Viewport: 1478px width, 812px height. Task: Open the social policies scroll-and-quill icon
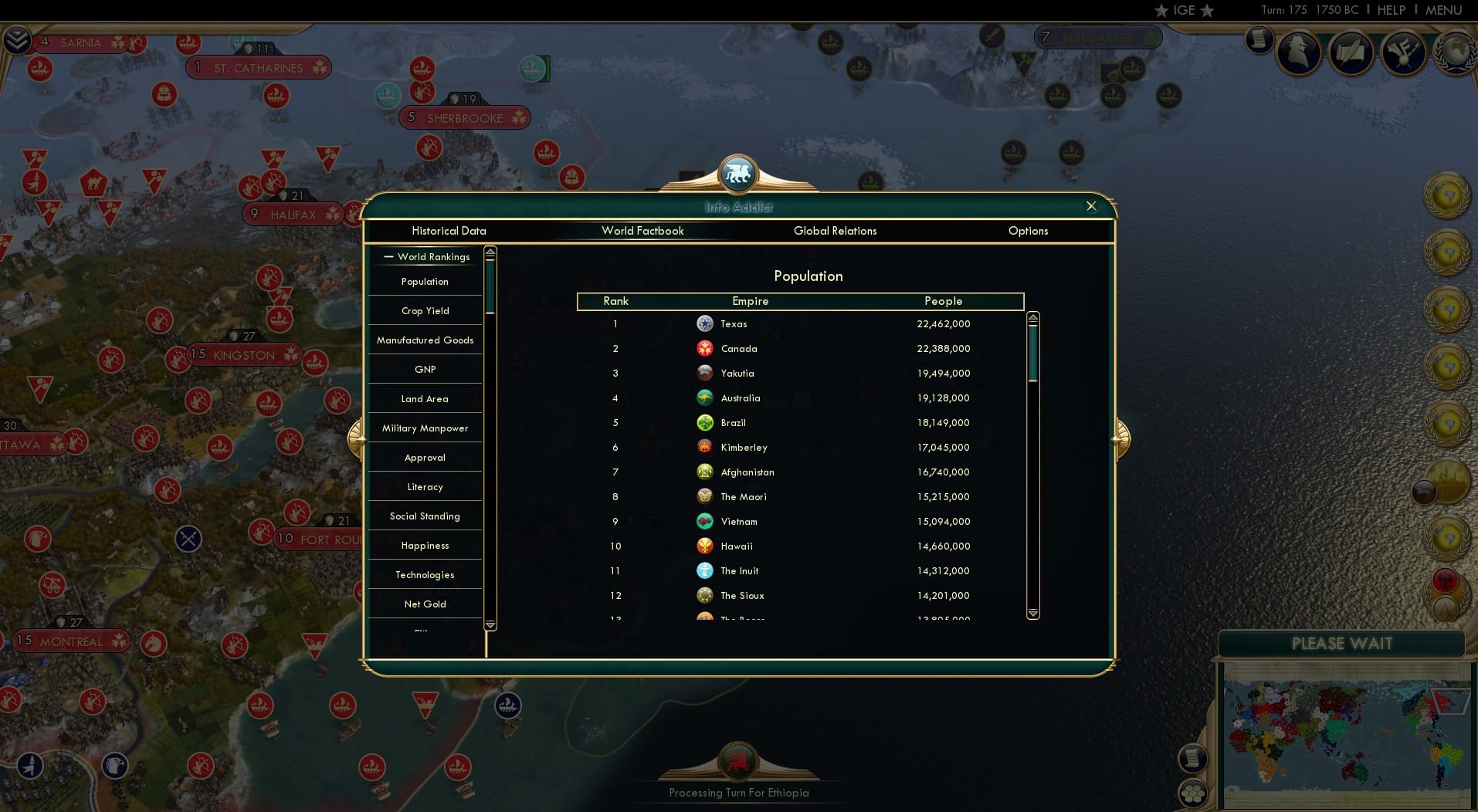coord(1351,52)
